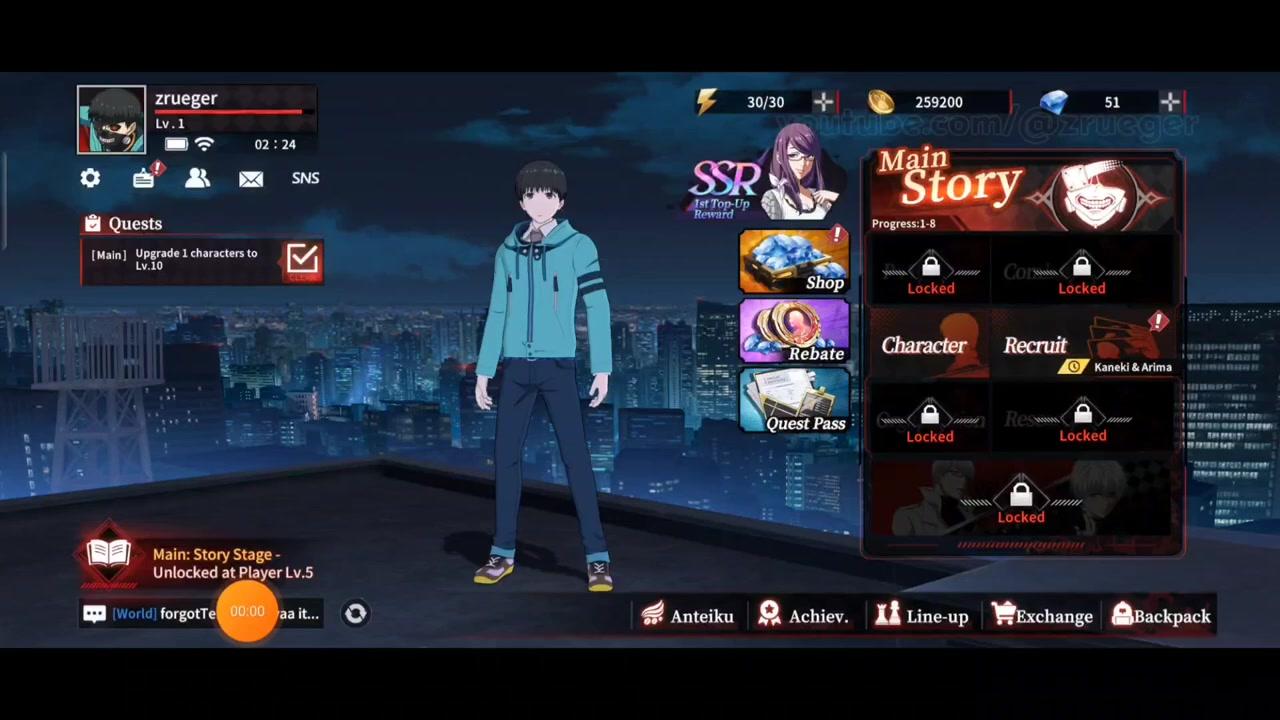Open Exchange via the shopping cart icon

tap(1042, 616)
